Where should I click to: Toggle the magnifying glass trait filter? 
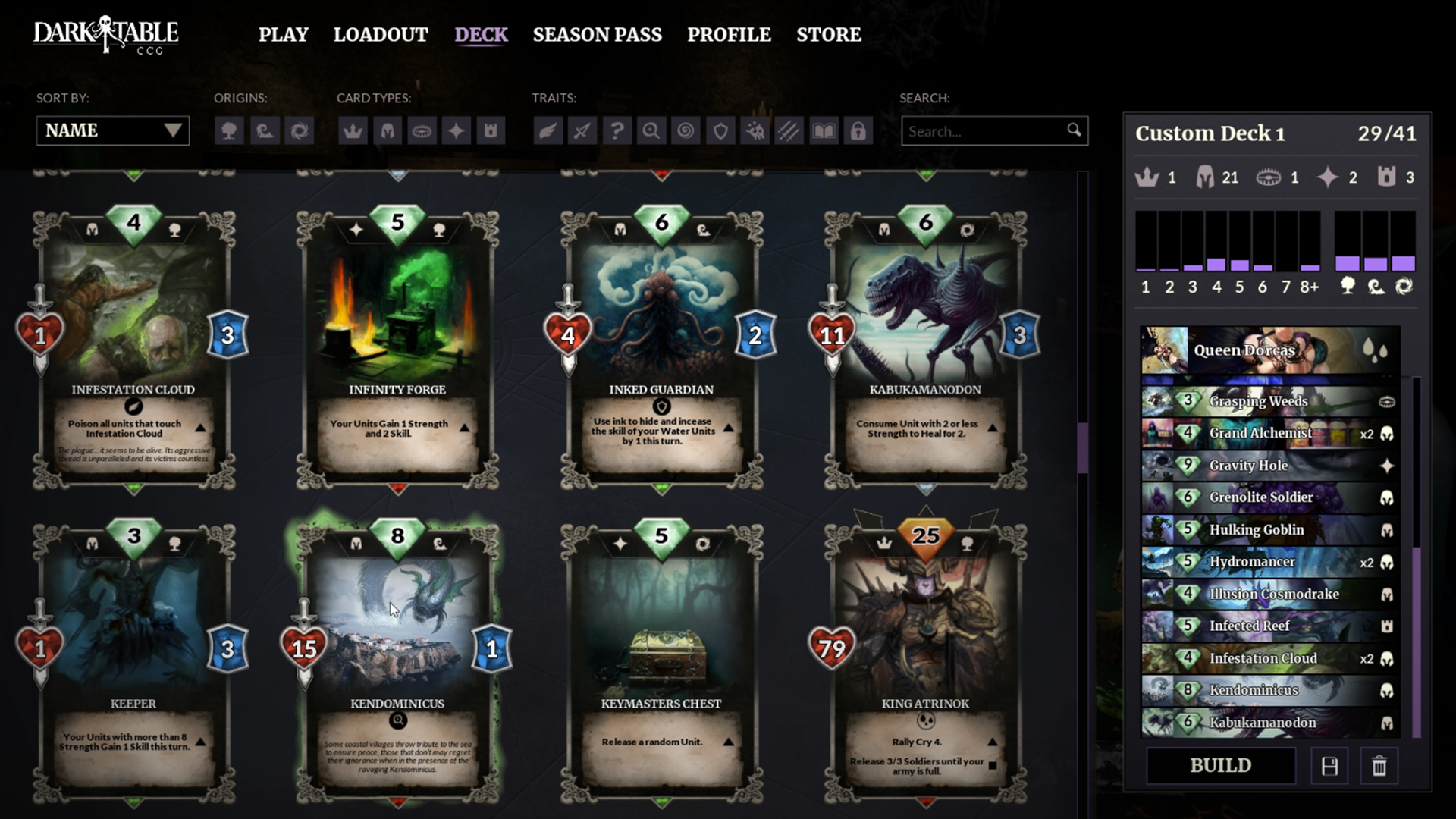(651, 130)
